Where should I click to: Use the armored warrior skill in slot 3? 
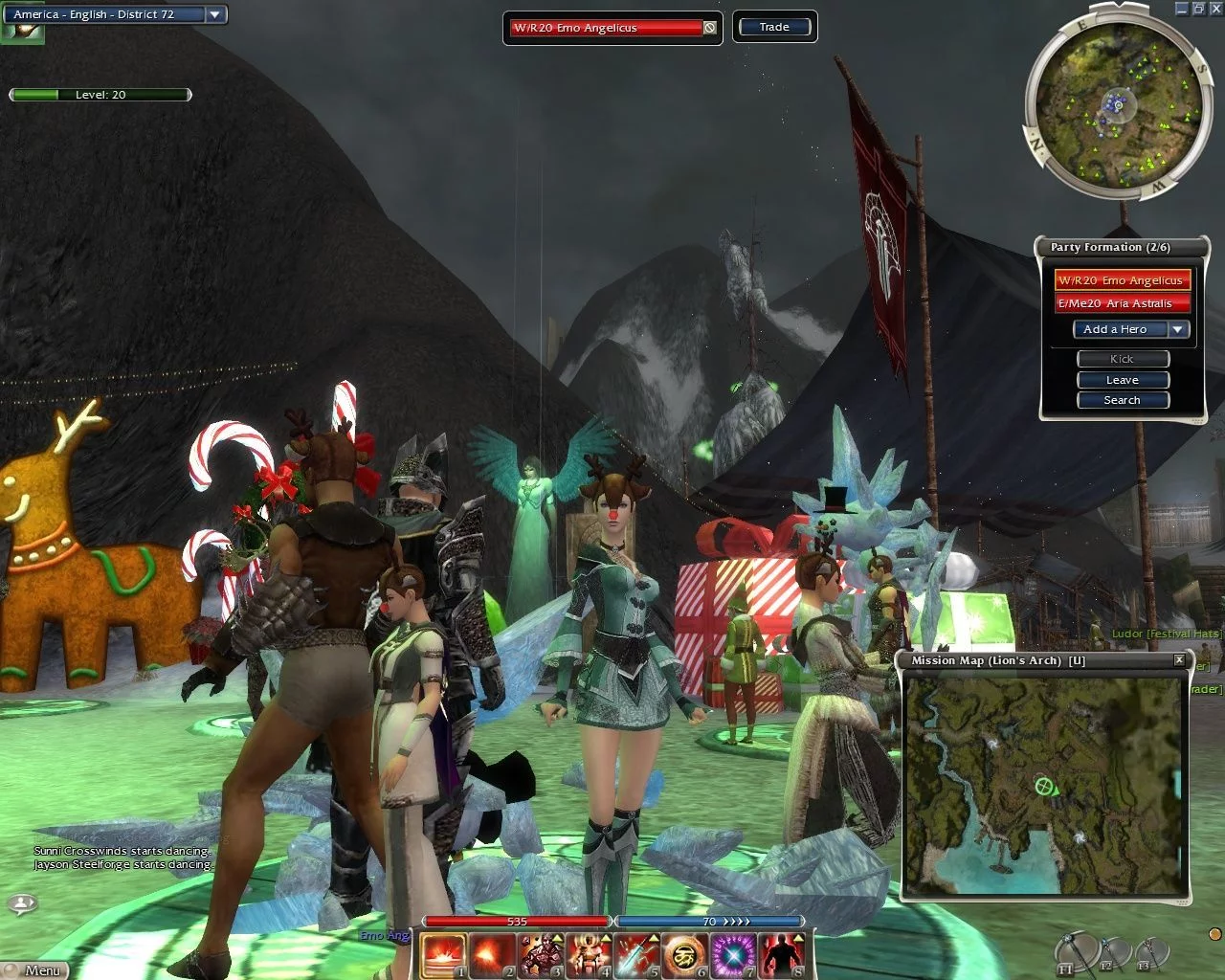point(541,956)
